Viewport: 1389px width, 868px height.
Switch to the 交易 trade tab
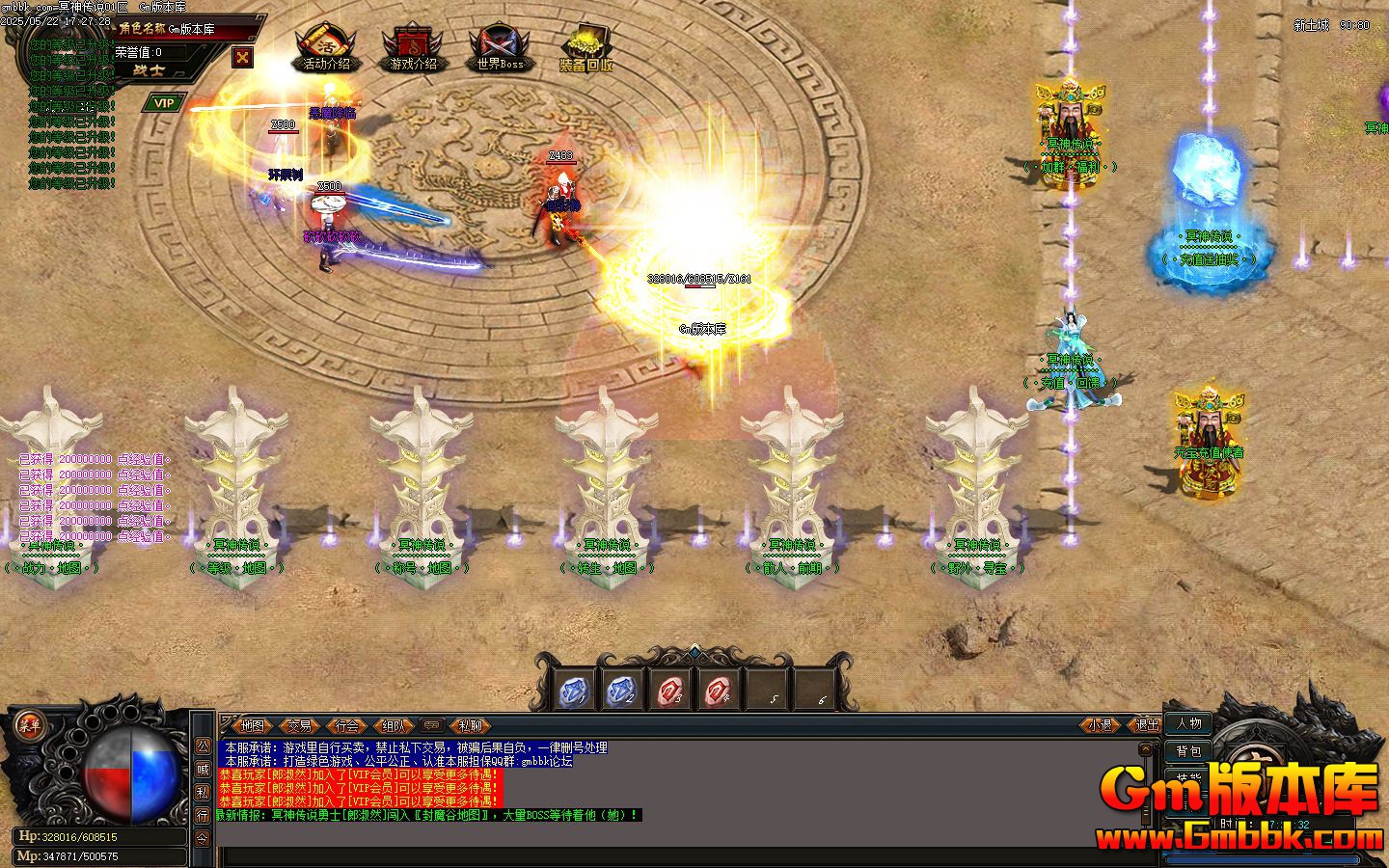[300, 726]
